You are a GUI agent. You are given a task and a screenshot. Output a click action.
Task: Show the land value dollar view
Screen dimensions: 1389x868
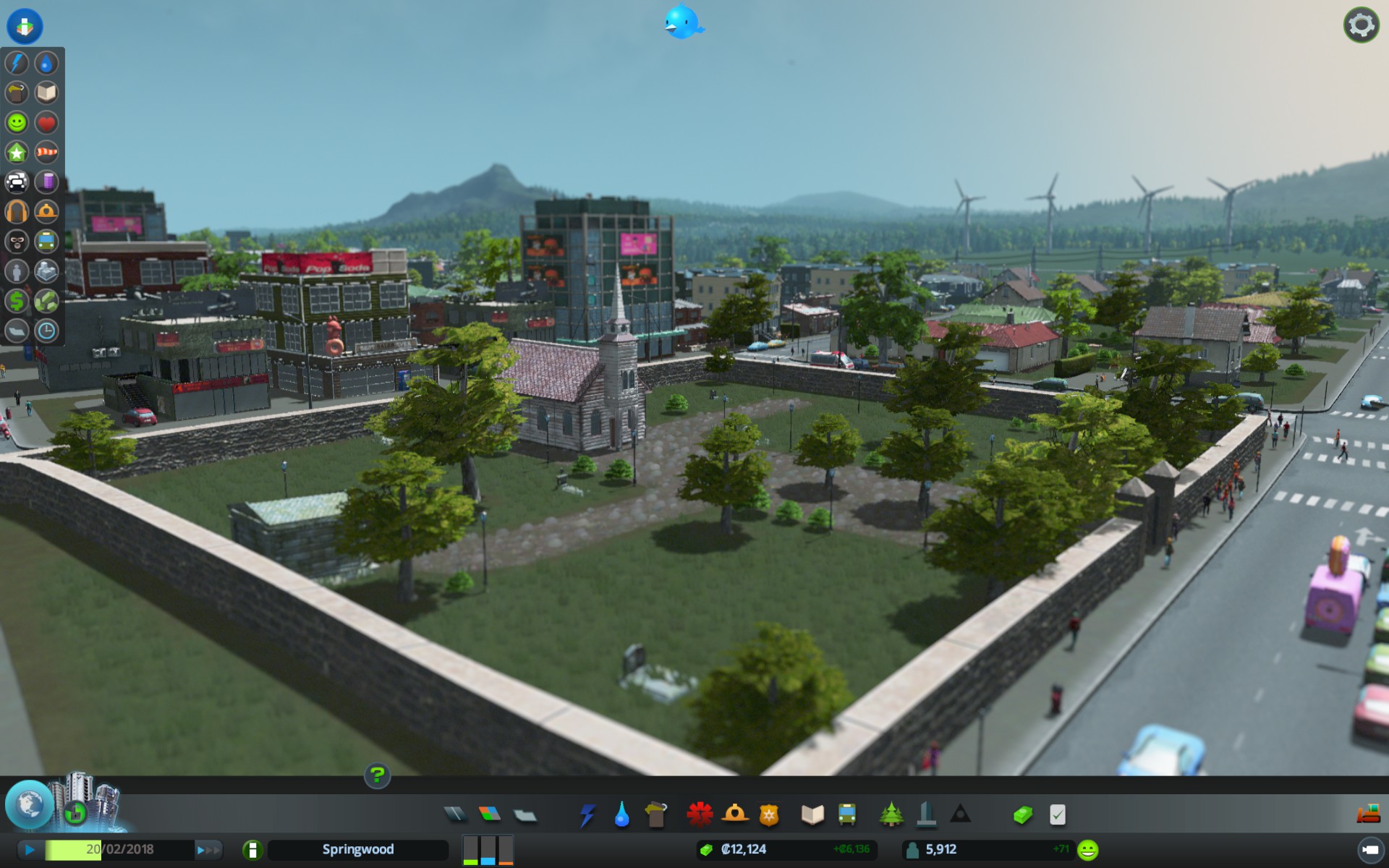pos(17,300)
